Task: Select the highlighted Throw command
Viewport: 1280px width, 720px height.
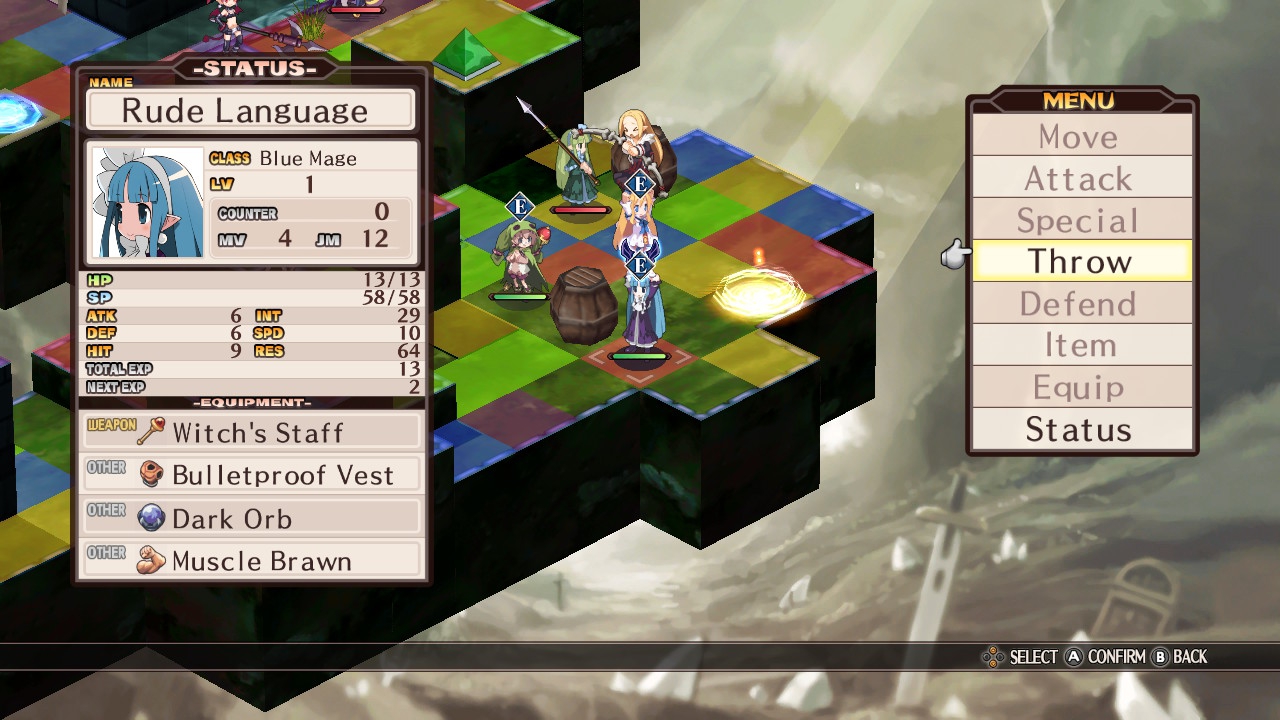Action: point(1081,262)
